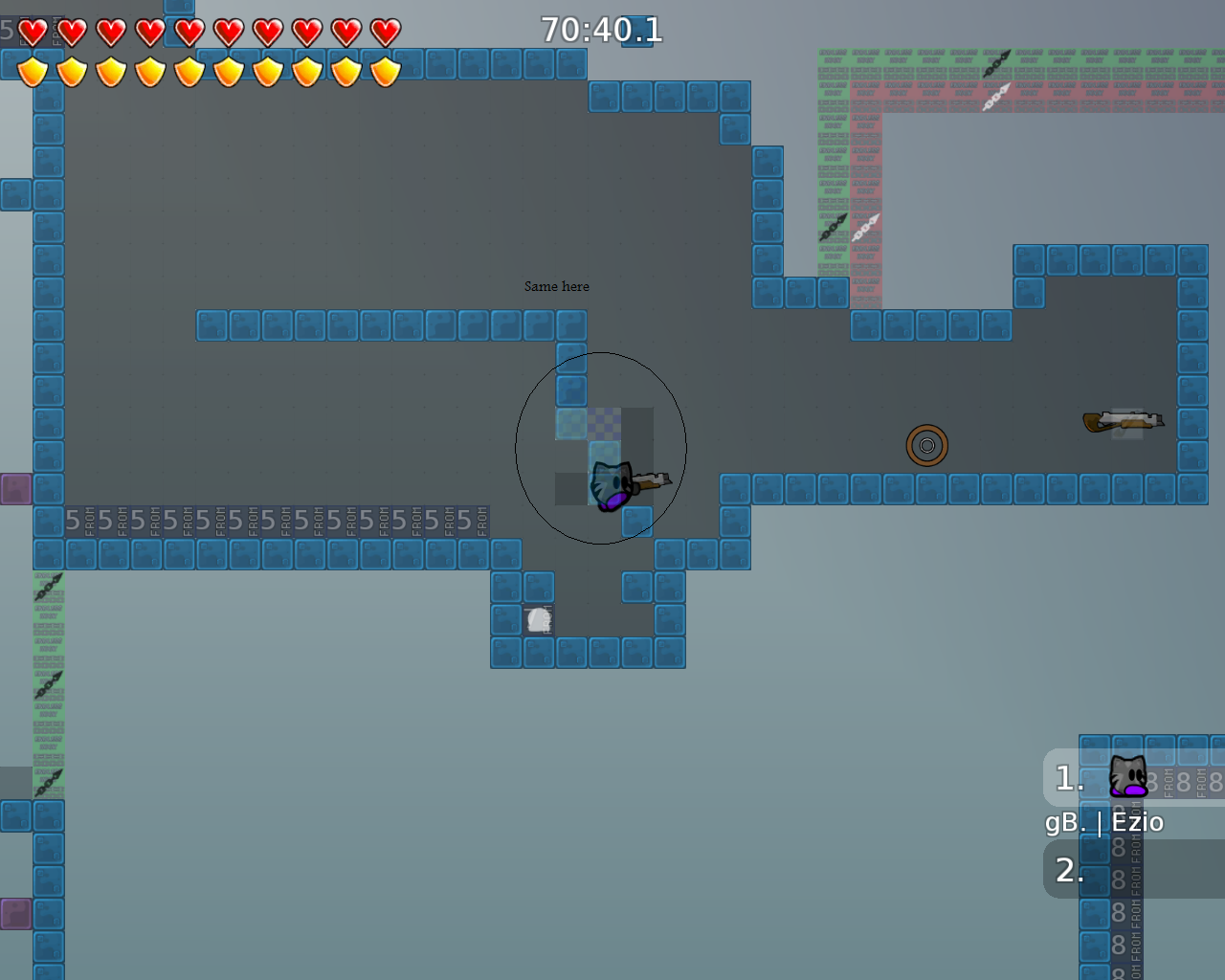Click inside the aiming circle reticle
Viewport: 1225px width, 980px height.
[601, 445]
